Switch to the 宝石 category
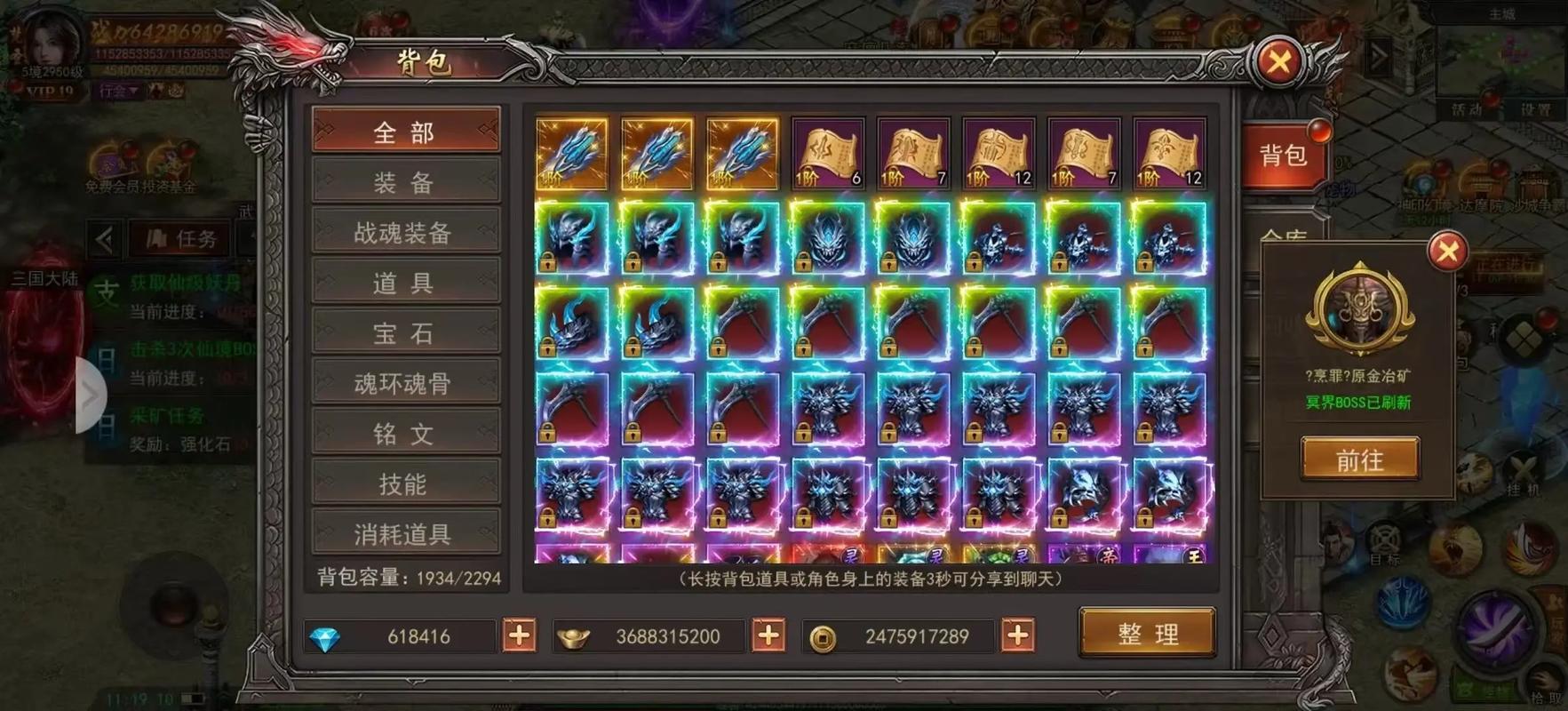 405,333
